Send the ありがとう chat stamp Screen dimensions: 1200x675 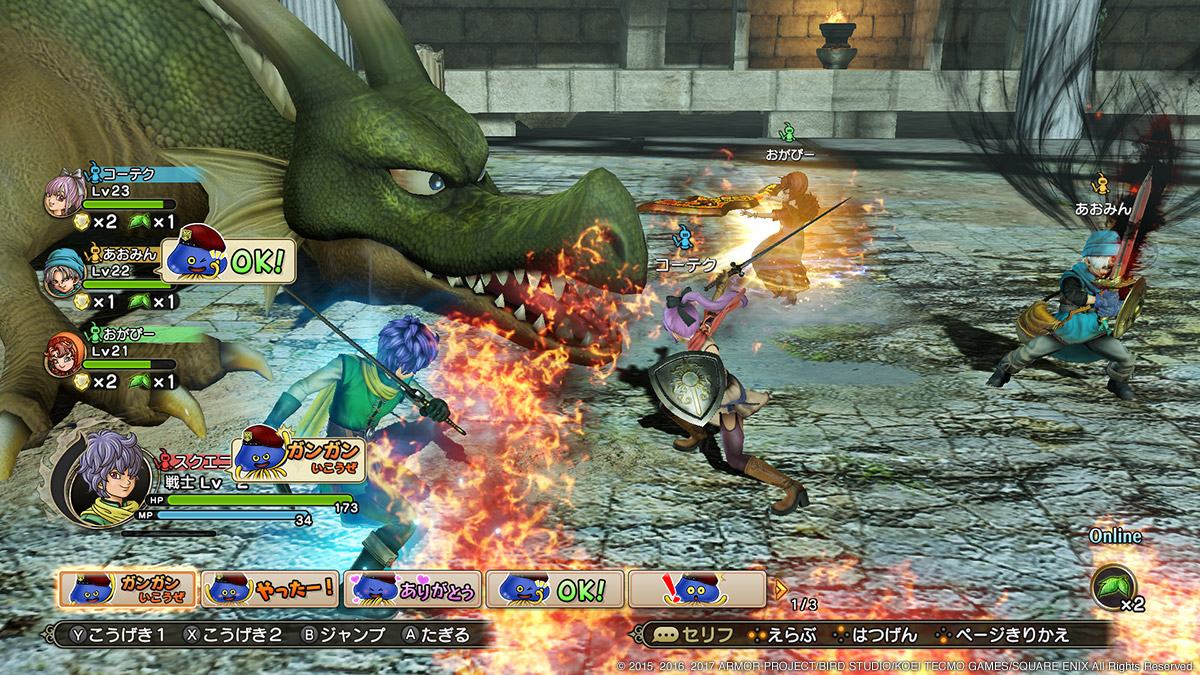[413, 590]
